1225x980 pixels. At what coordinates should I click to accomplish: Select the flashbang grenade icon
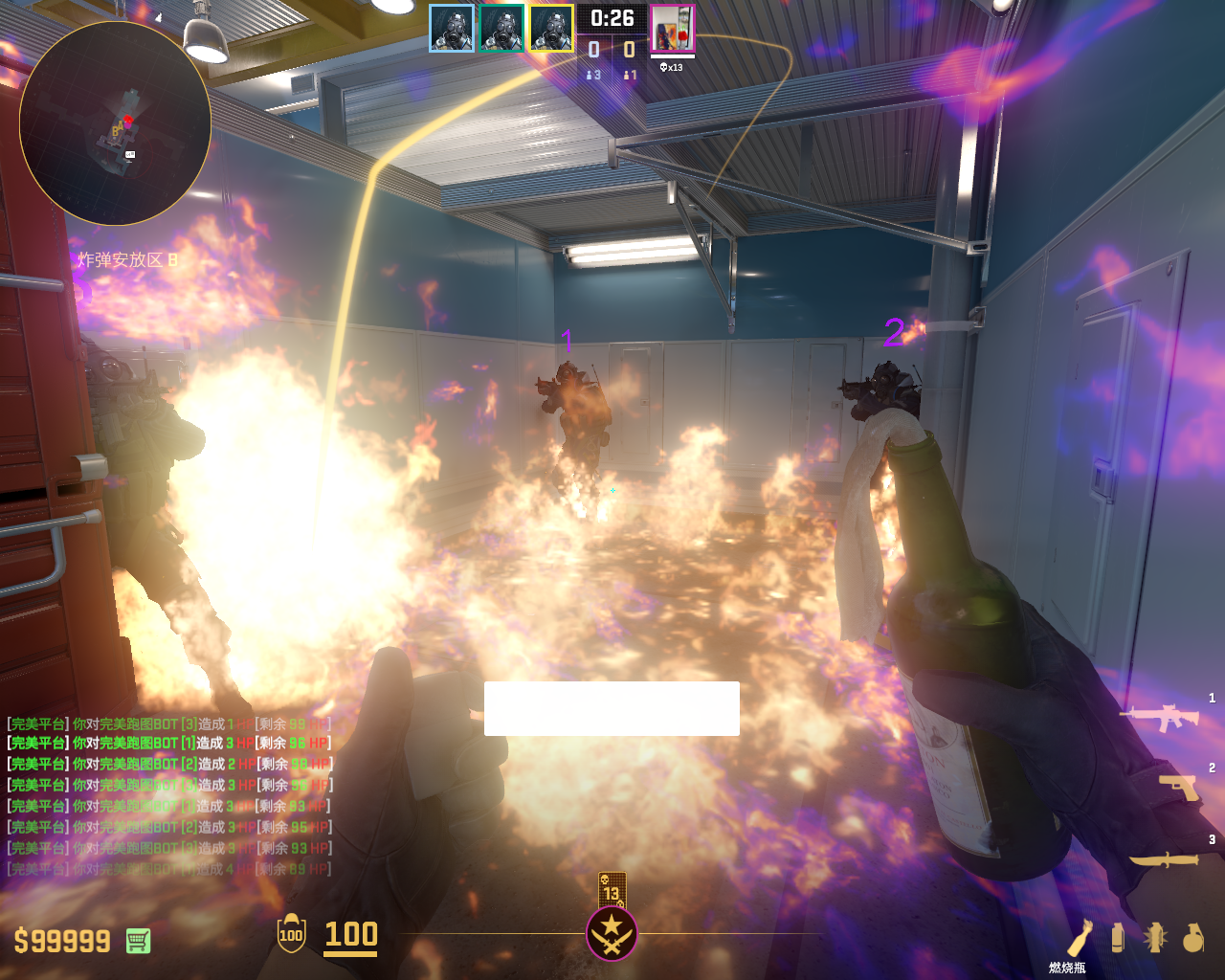click(x=1155, y=937)
